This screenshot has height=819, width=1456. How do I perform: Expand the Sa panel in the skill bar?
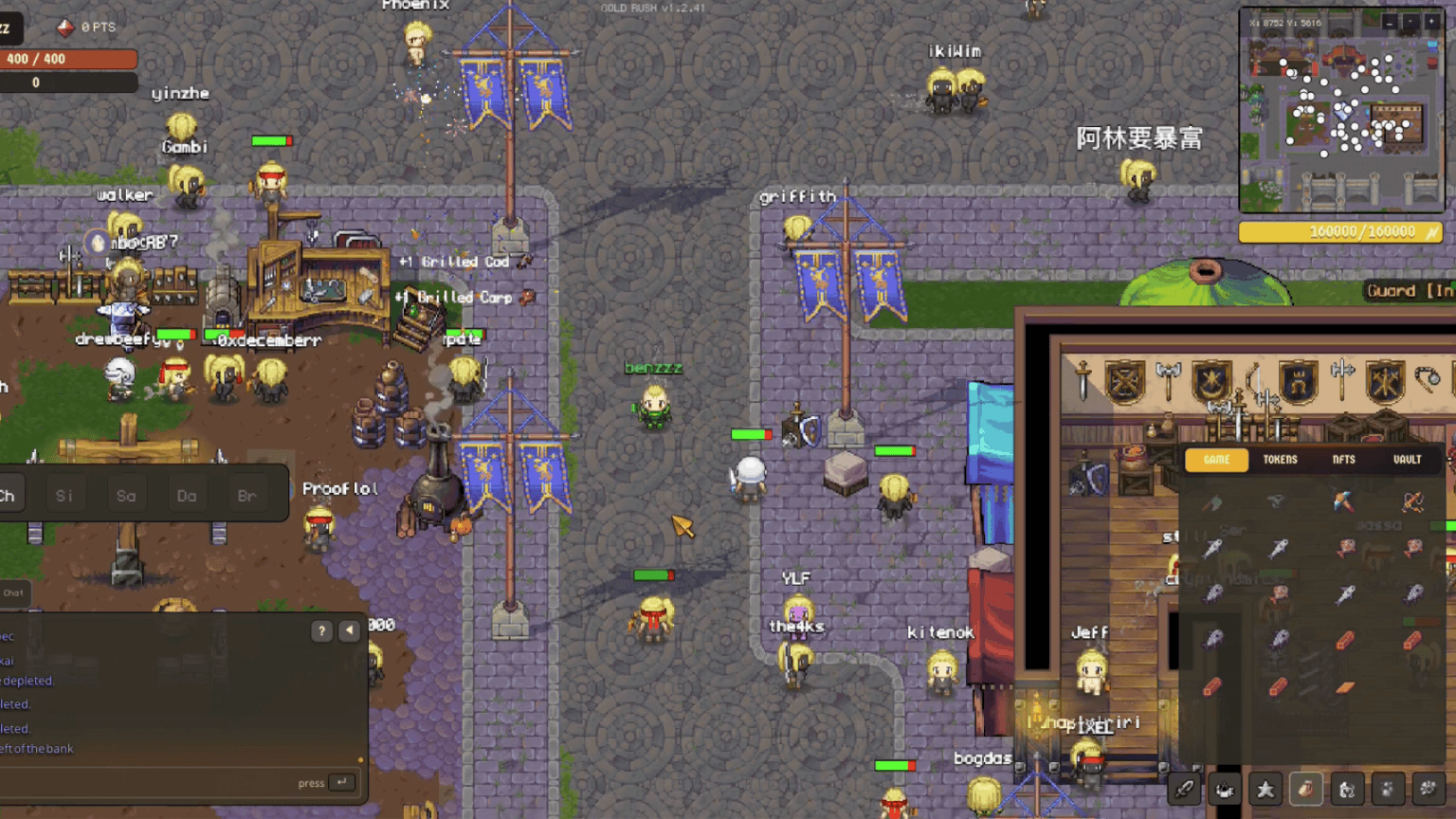[126, 495]
